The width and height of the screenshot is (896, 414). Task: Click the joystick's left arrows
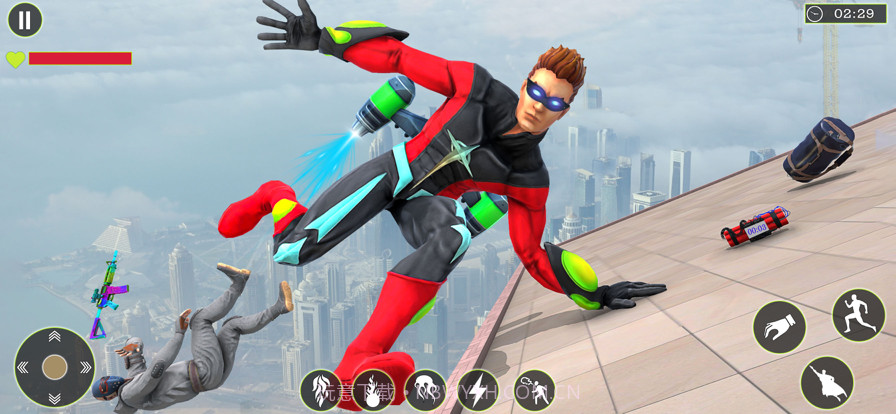[x=23, y=367]
